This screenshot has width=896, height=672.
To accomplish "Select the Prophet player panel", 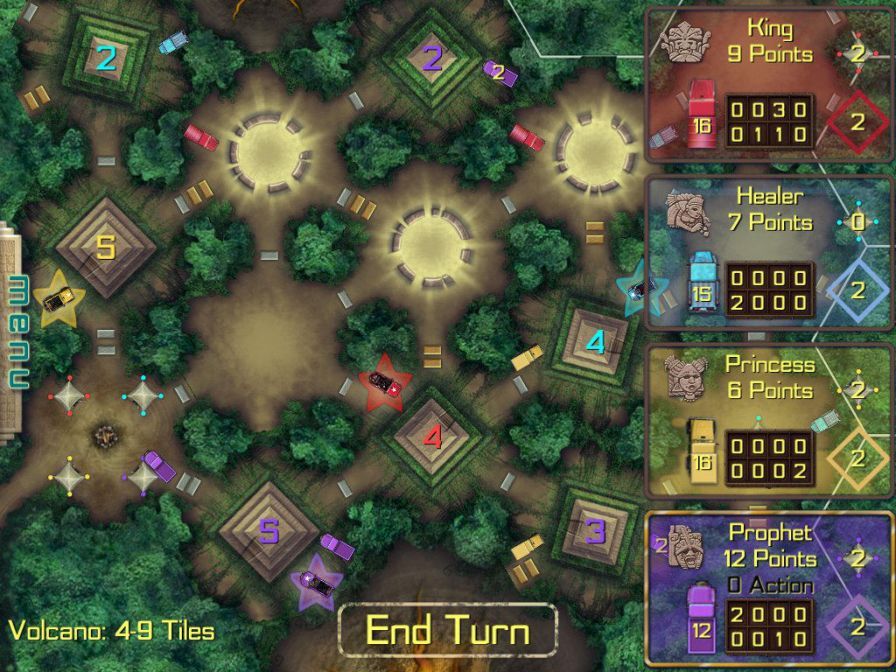I will [x=768, y=590].
